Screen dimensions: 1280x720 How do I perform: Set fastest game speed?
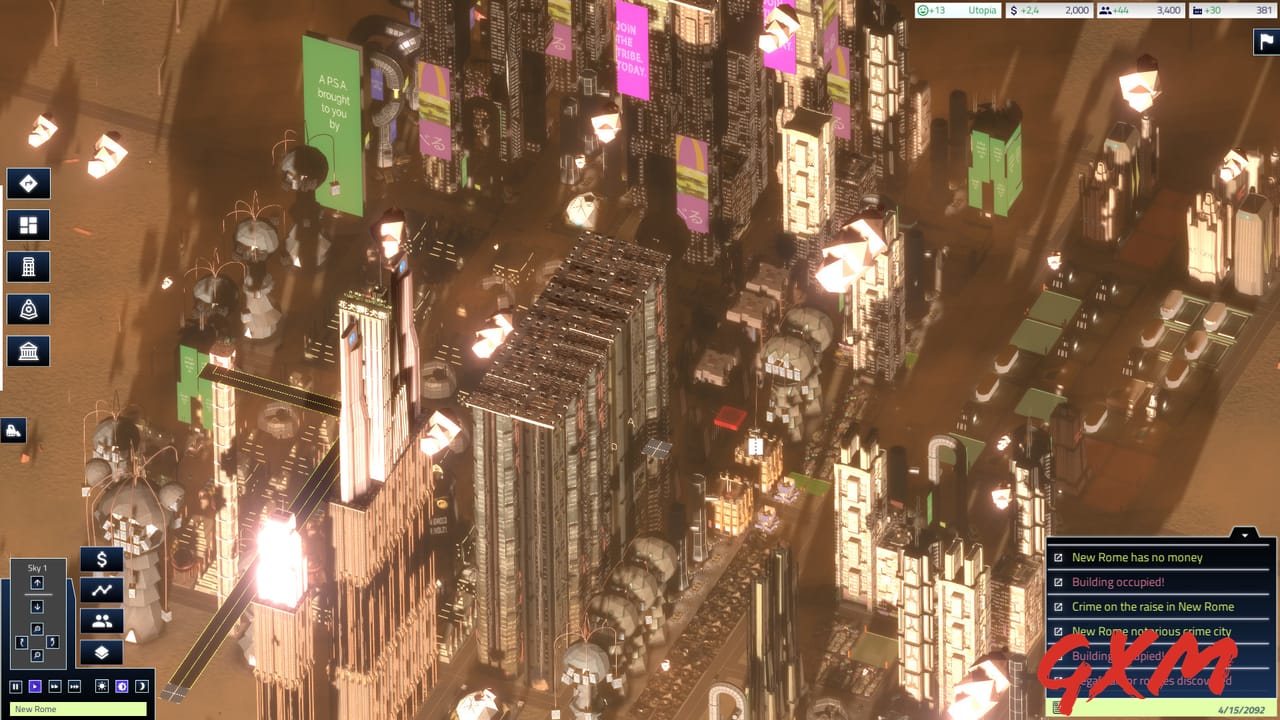76,686
